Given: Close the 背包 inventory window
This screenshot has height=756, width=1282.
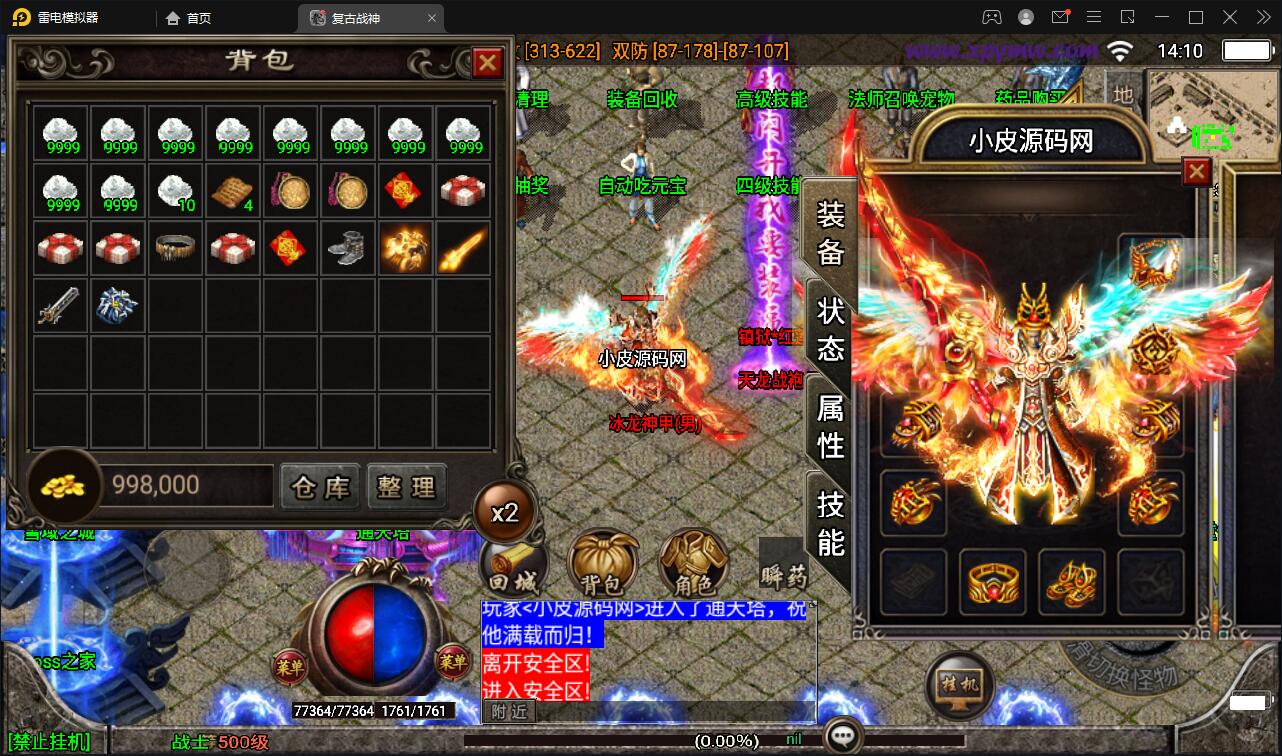Looking at the screenshot, I should tap(487, 63).
